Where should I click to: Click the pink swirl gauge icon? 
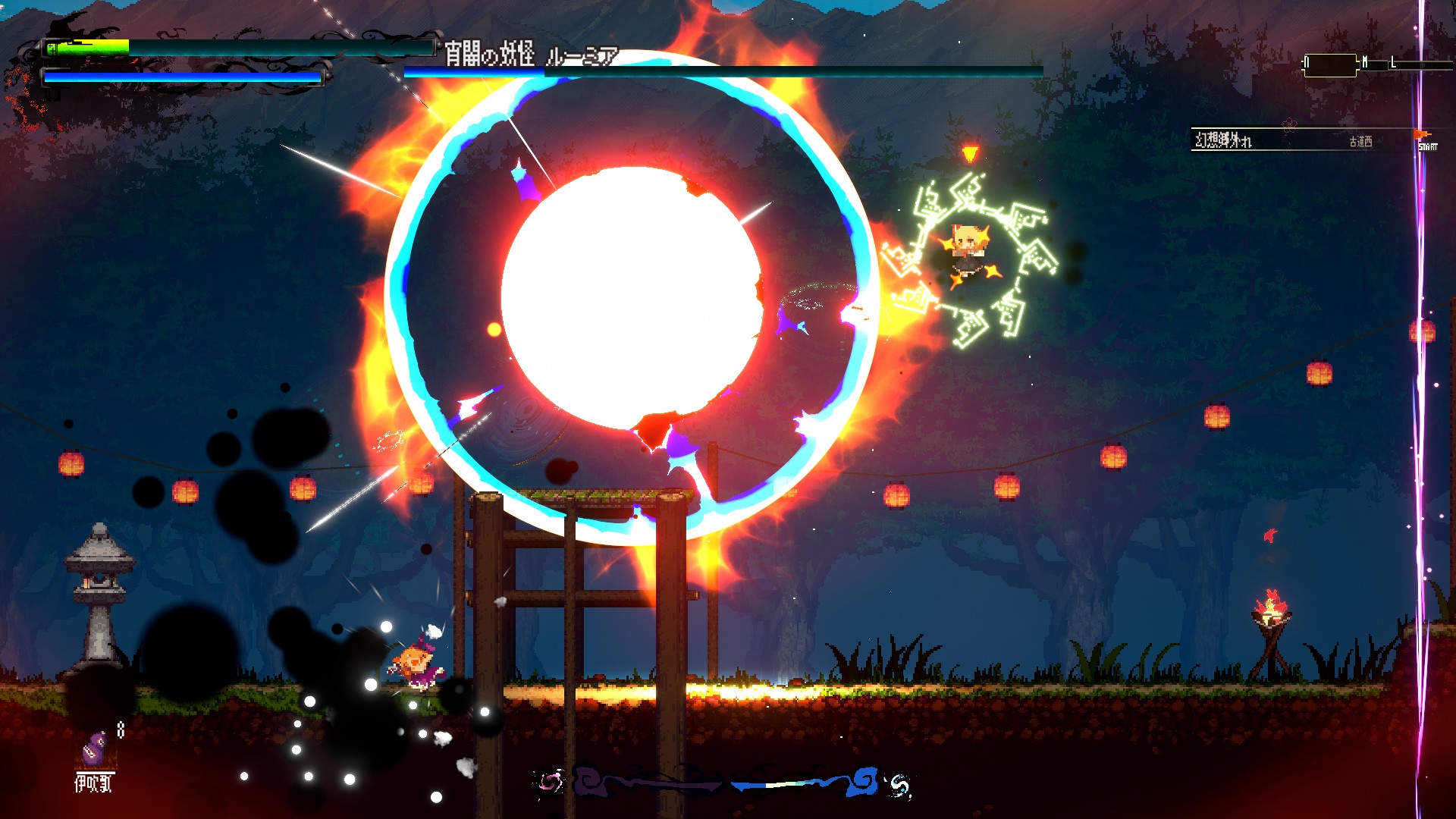point(551,782)
